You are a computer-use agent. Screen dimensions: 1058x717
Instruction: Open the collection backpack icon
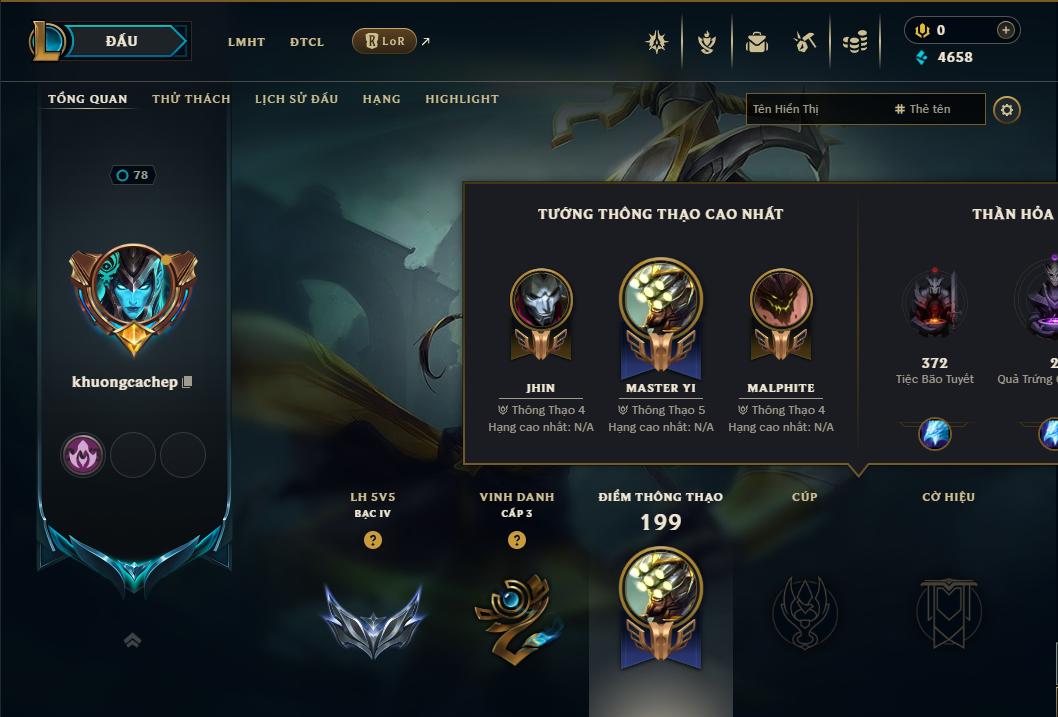tap(757, 42)
